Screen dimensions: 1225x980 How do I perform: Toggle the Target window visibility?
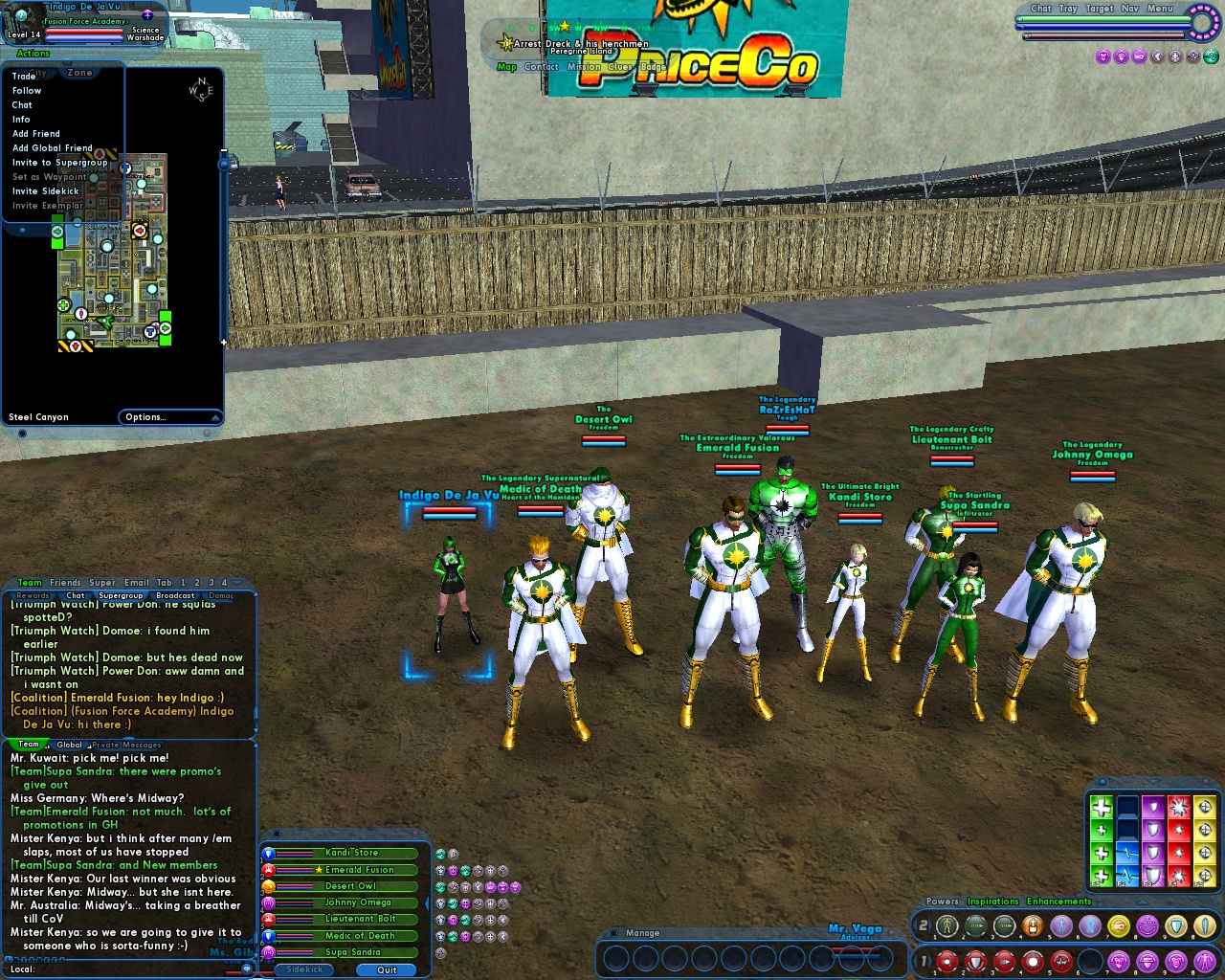click(1100, 9)
